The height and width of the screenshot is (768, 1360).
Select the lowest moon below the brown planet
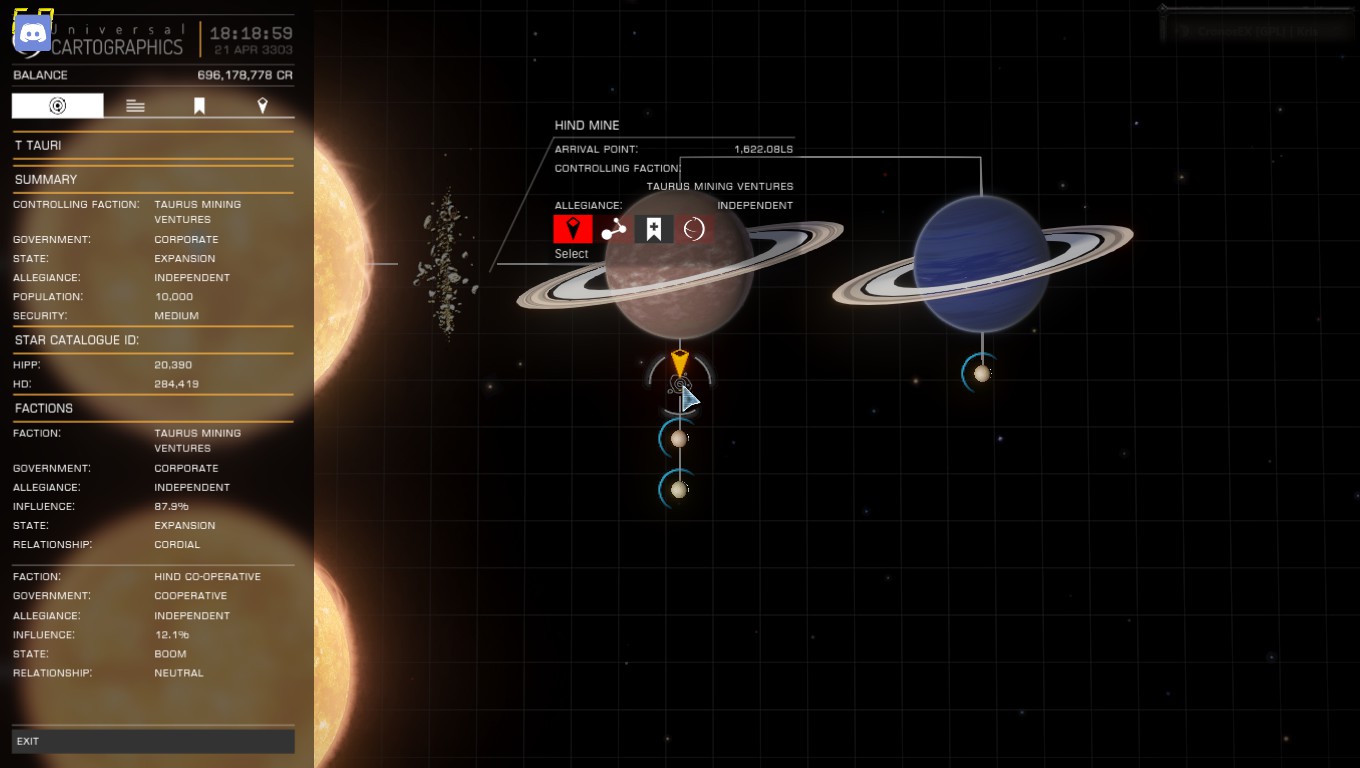click(x=679, y=490)
